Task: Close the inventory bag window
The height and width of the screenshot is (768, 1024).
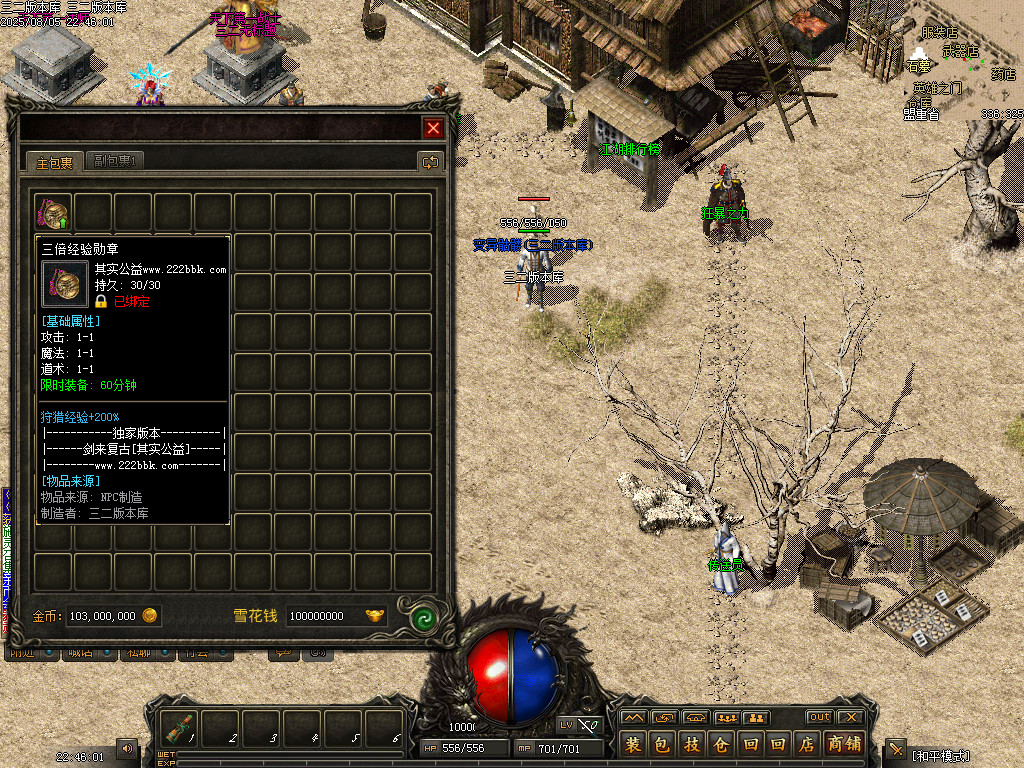Action: click(433, 128)
